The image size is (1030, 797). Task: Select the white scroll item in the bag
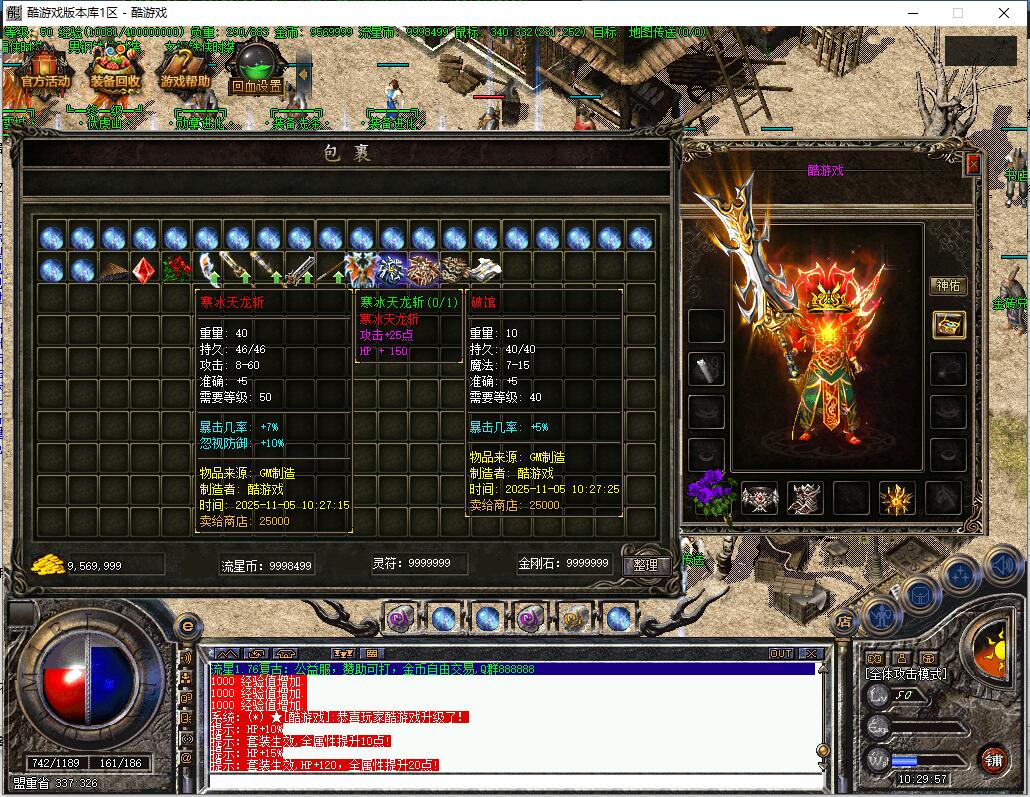[486, 269]
